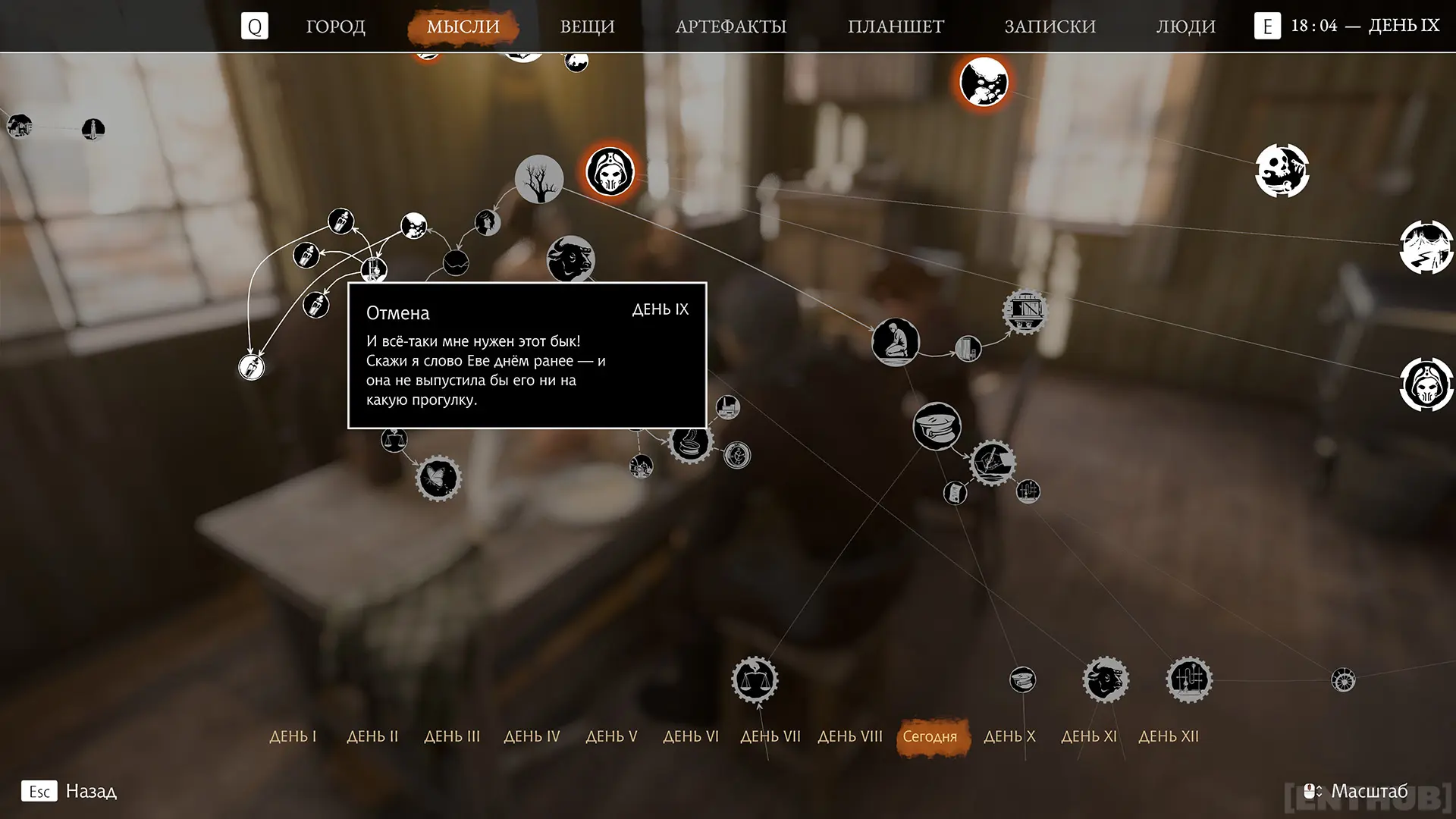Jump to ДЕНЬ I on timeline
Screen dimensions: 1456x819
click(x=293, y=736)
